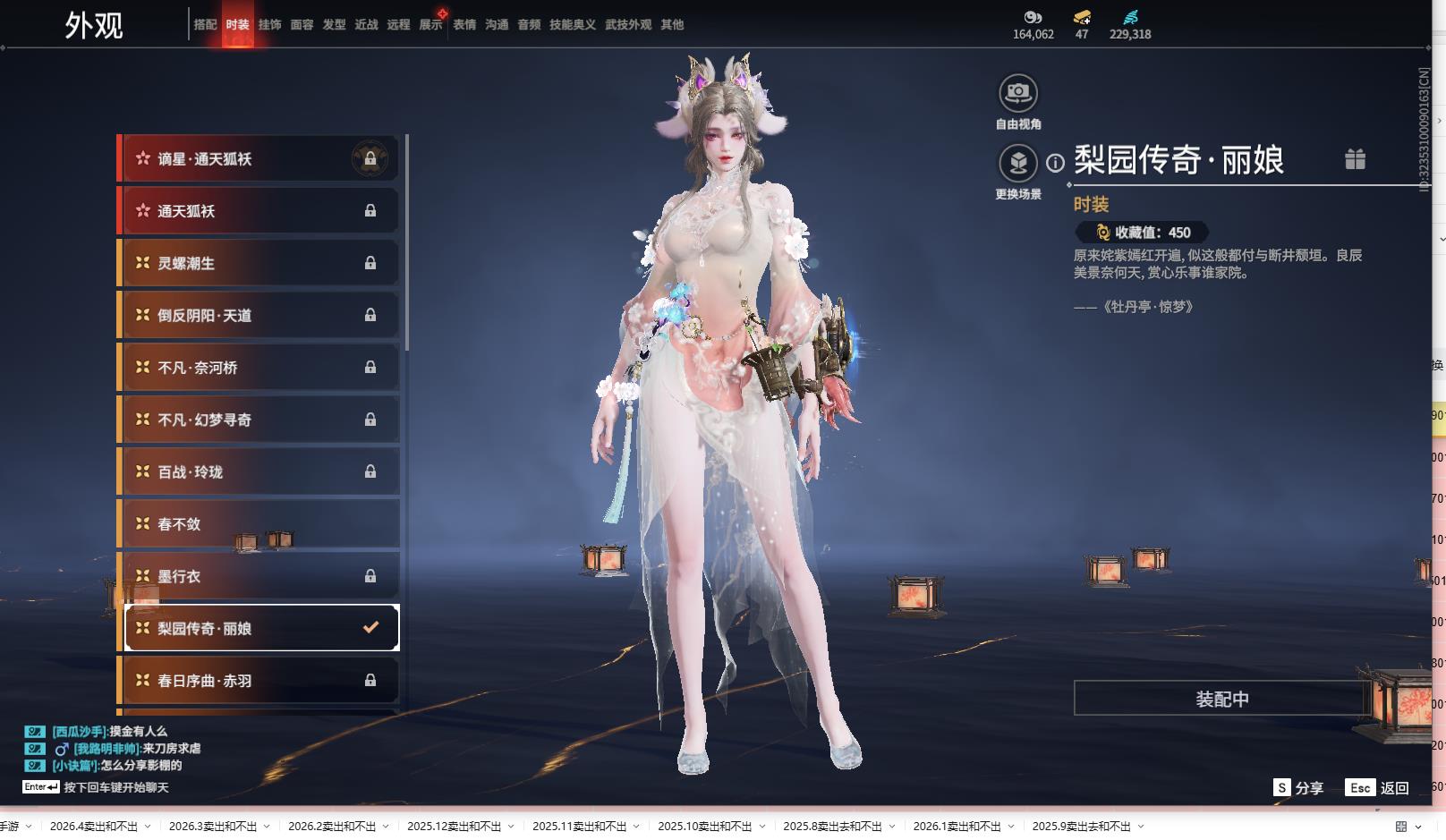The image size is (1446, 840).
Task: Switch to the 搭配 tab
Action: [205, 25]
